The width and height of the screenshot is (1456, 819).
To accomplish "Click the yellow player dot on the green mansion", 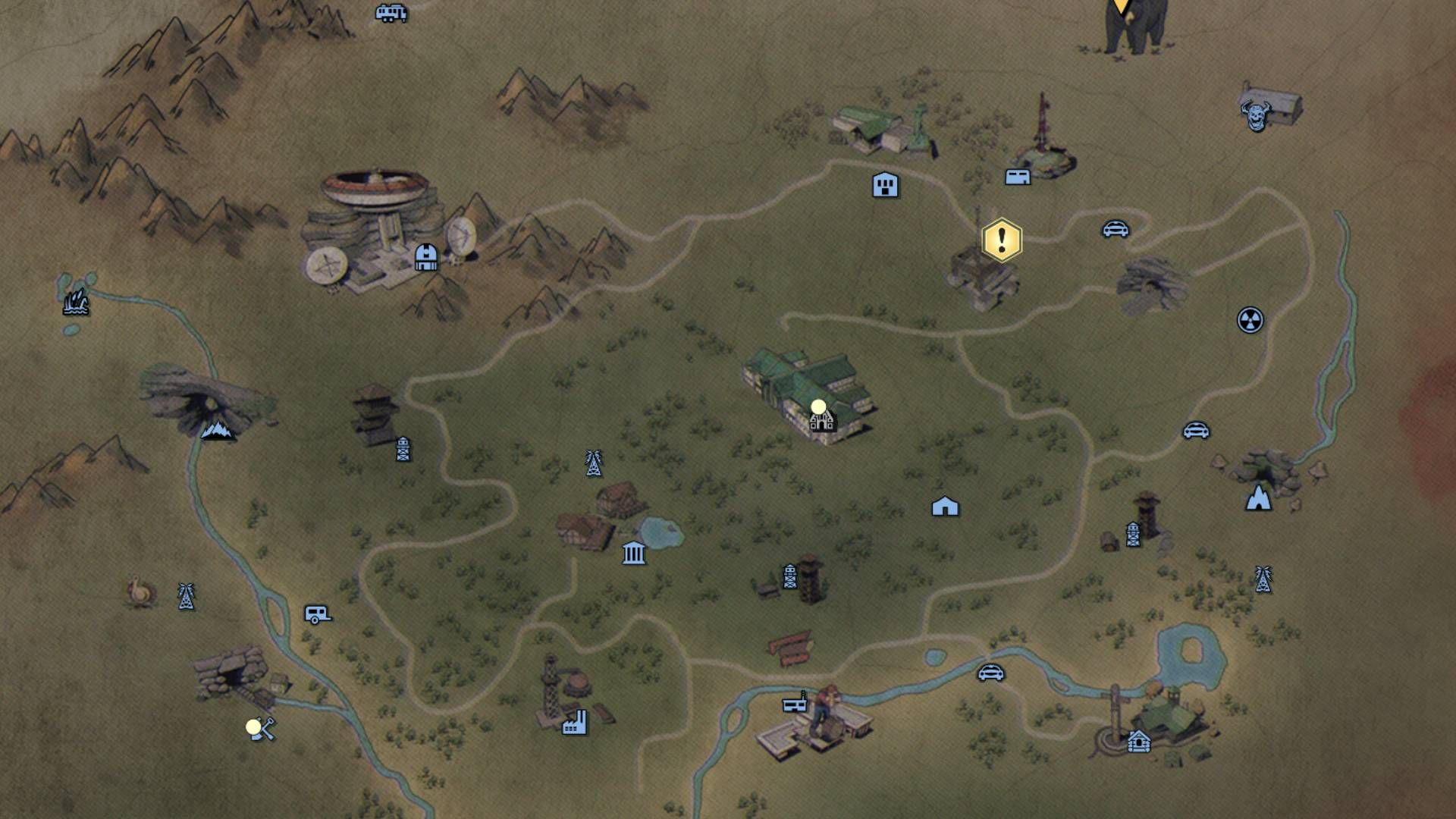I will click(817, 406).
